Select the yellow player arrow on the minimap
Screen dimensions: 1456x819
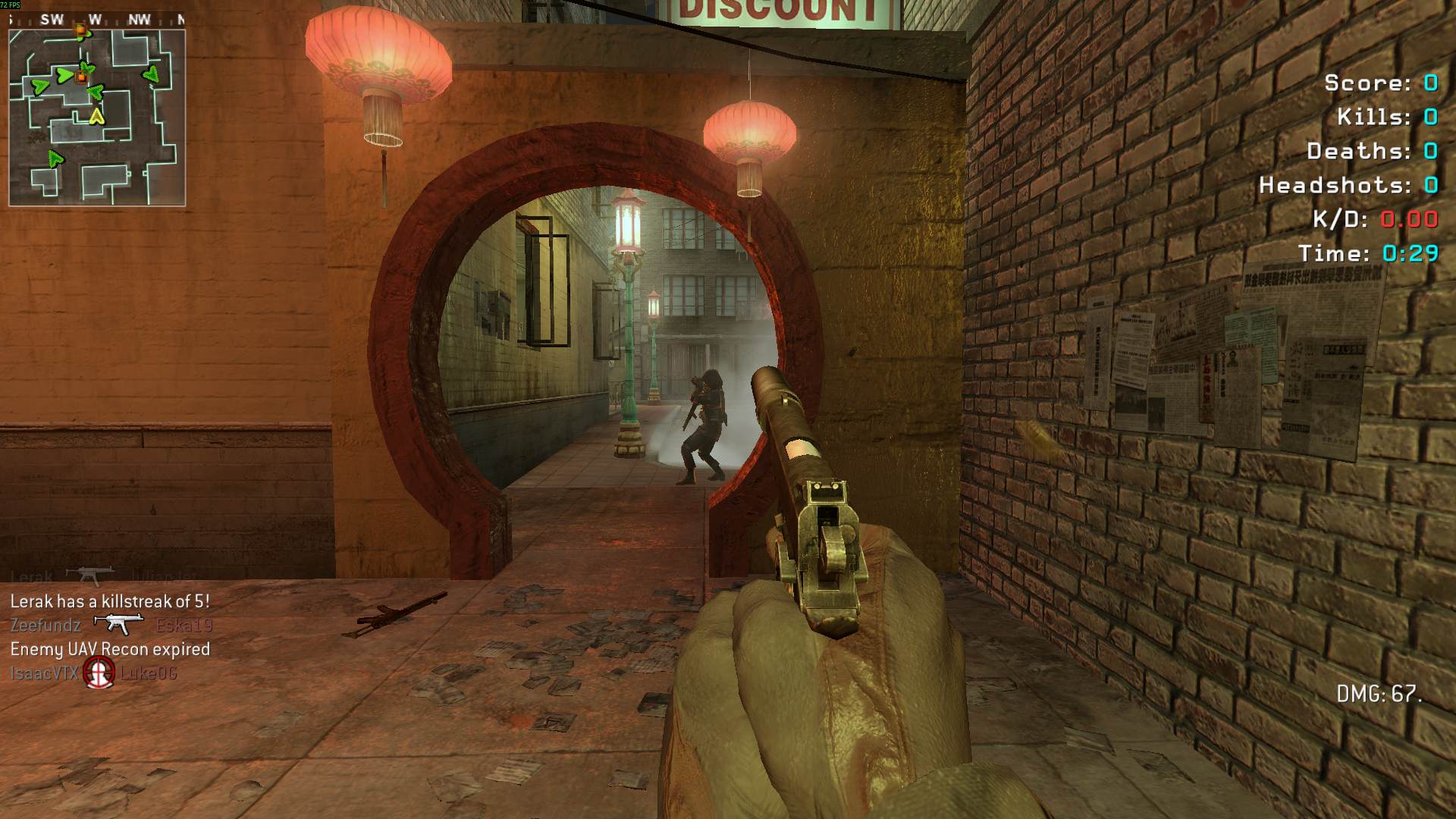coord(96,116)
